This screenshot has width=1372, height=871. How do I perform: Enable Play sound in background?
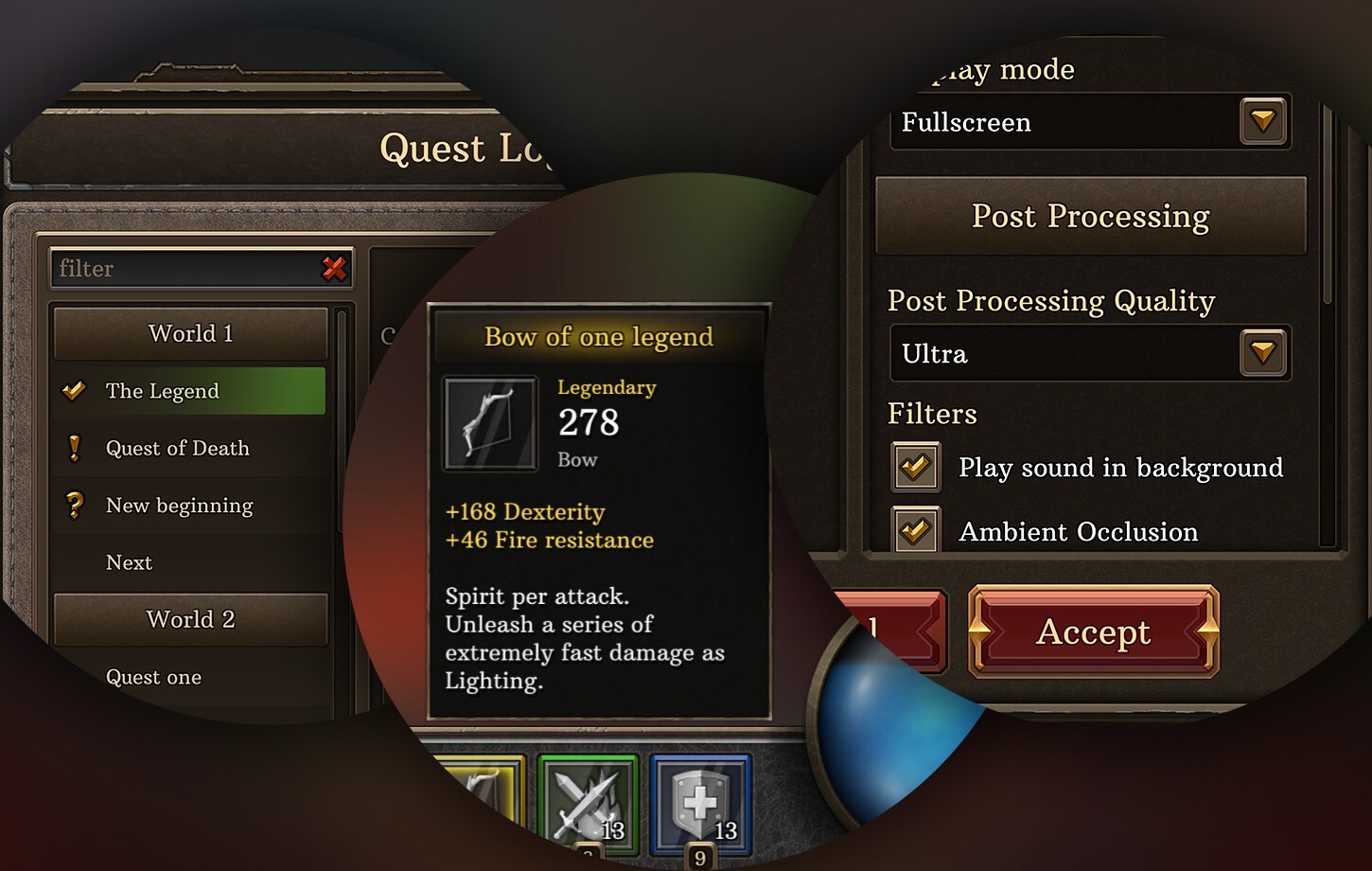coord(914,467)
